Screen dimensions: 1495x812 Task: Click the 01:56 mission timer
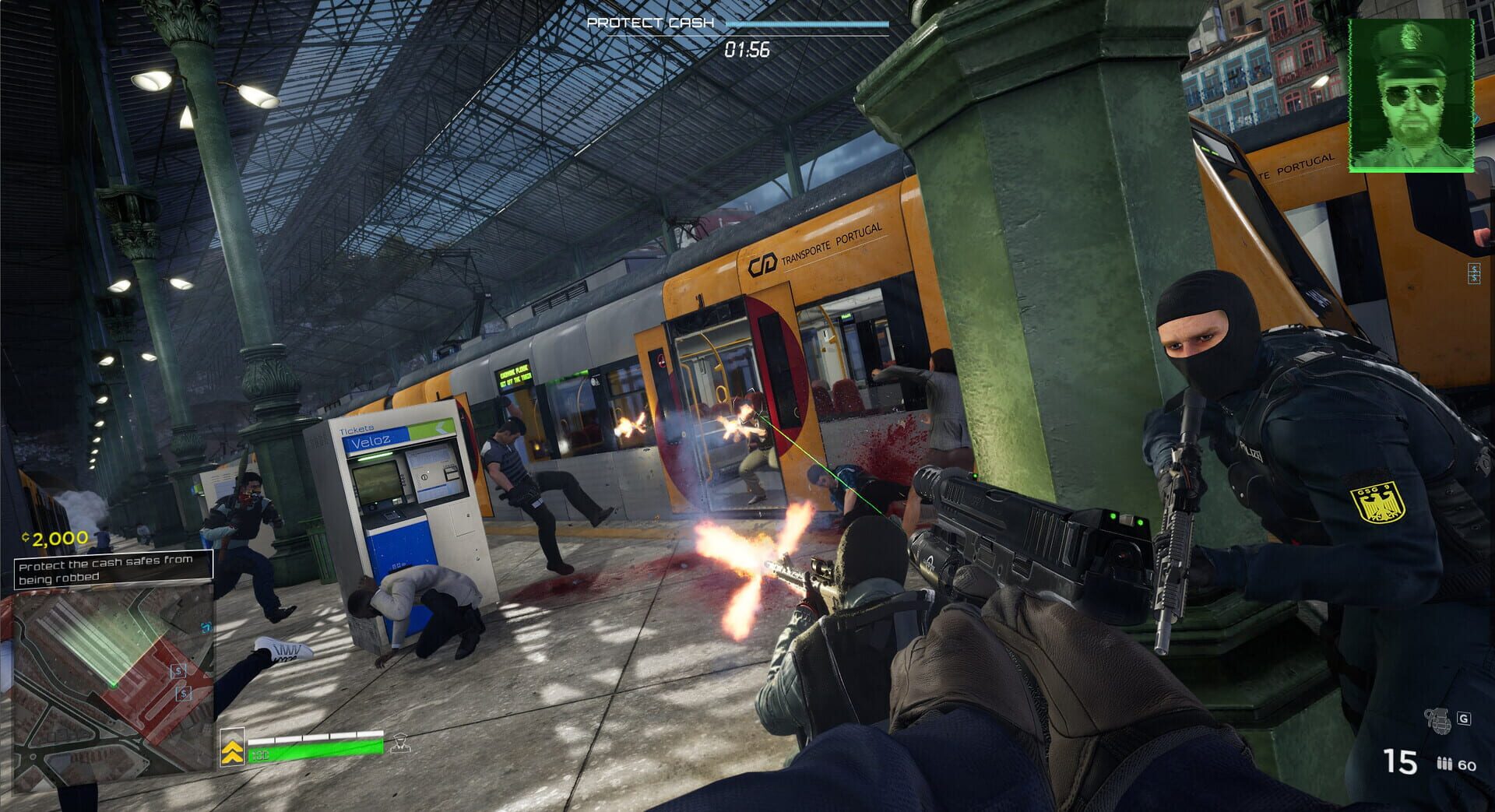[746, 50]
